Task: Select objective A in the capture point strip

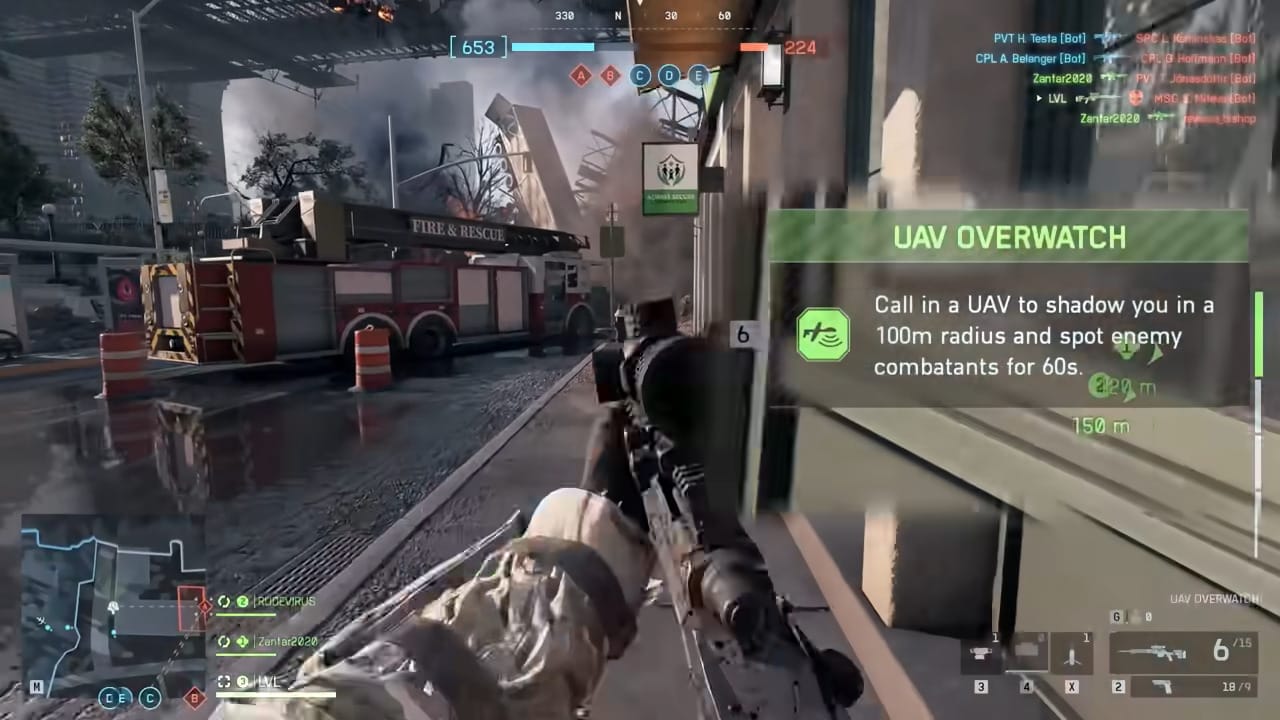Action: point(580,75)
